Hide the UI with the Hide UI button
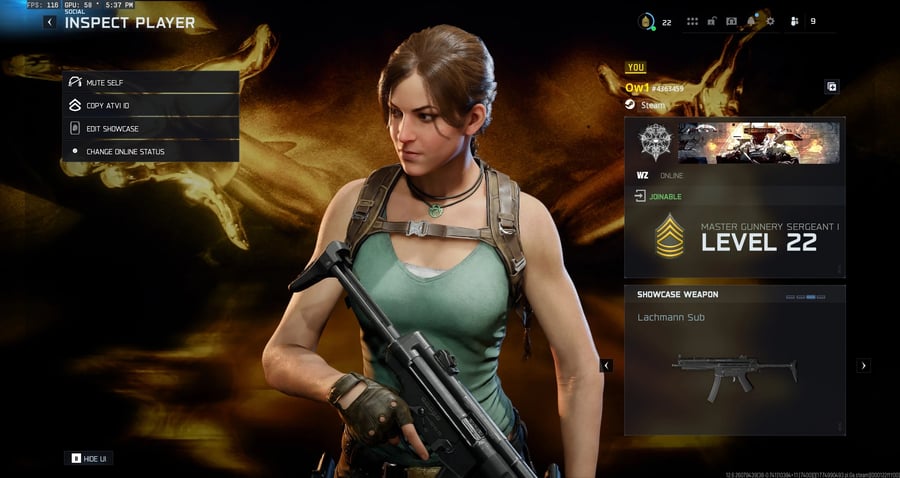 [x=90, y=458]
